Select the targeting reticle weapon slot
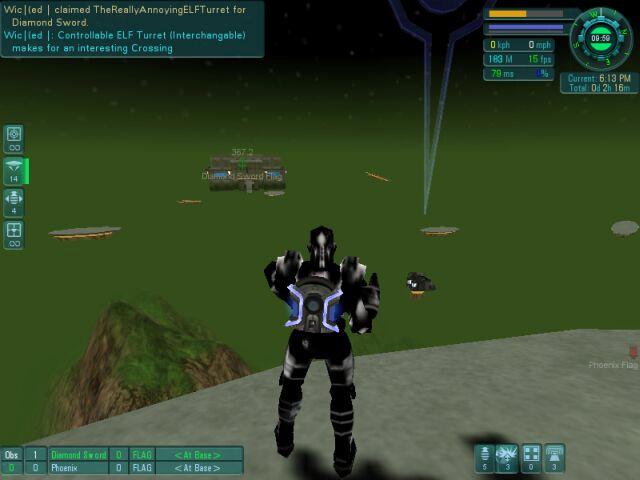Image resolution: width=640 pixels, height=480 pixels. pyautogui.click(x=14, y=137)
